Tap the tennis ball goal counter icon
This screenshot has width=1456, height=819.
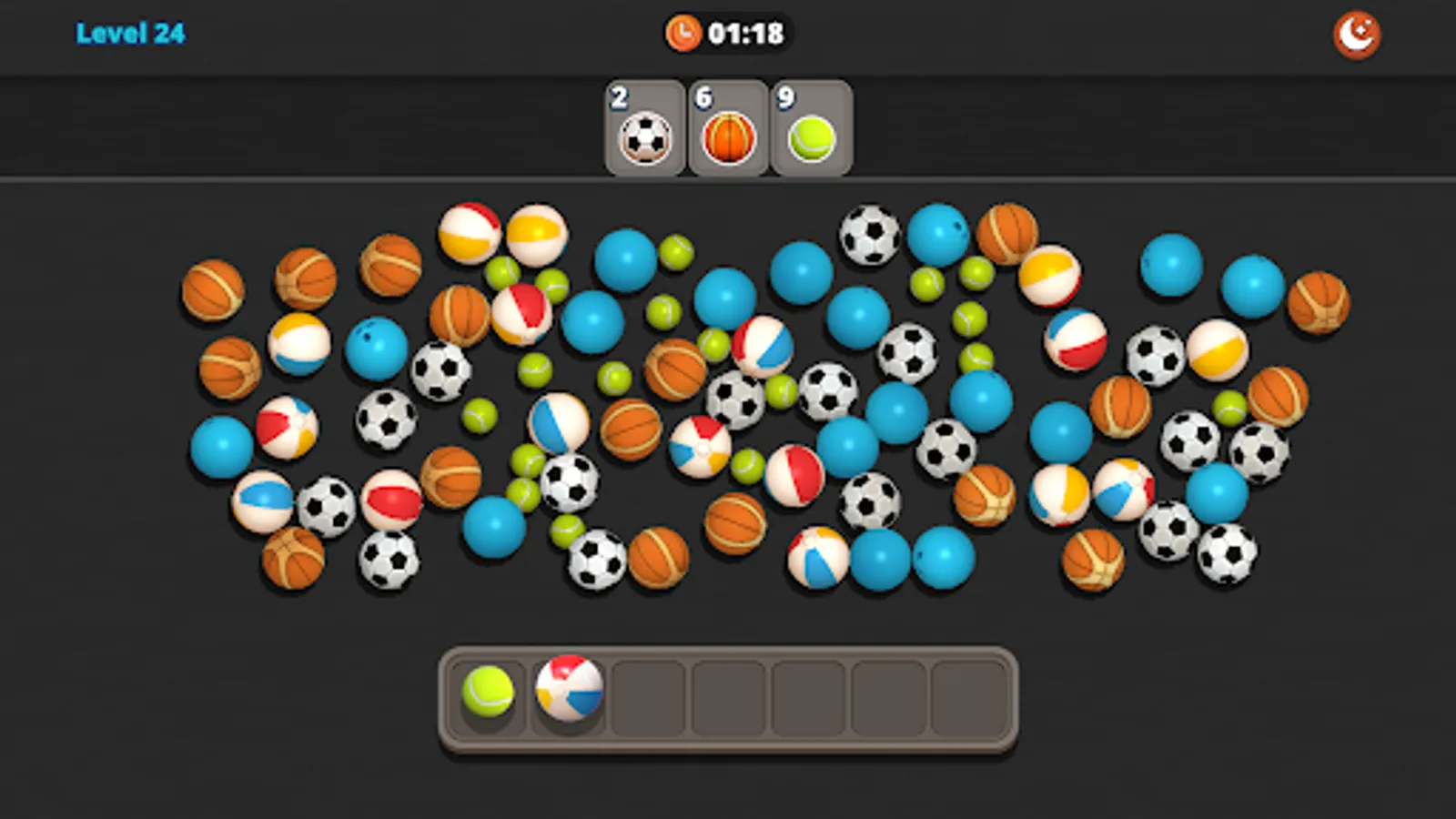(x=806, y=138)
